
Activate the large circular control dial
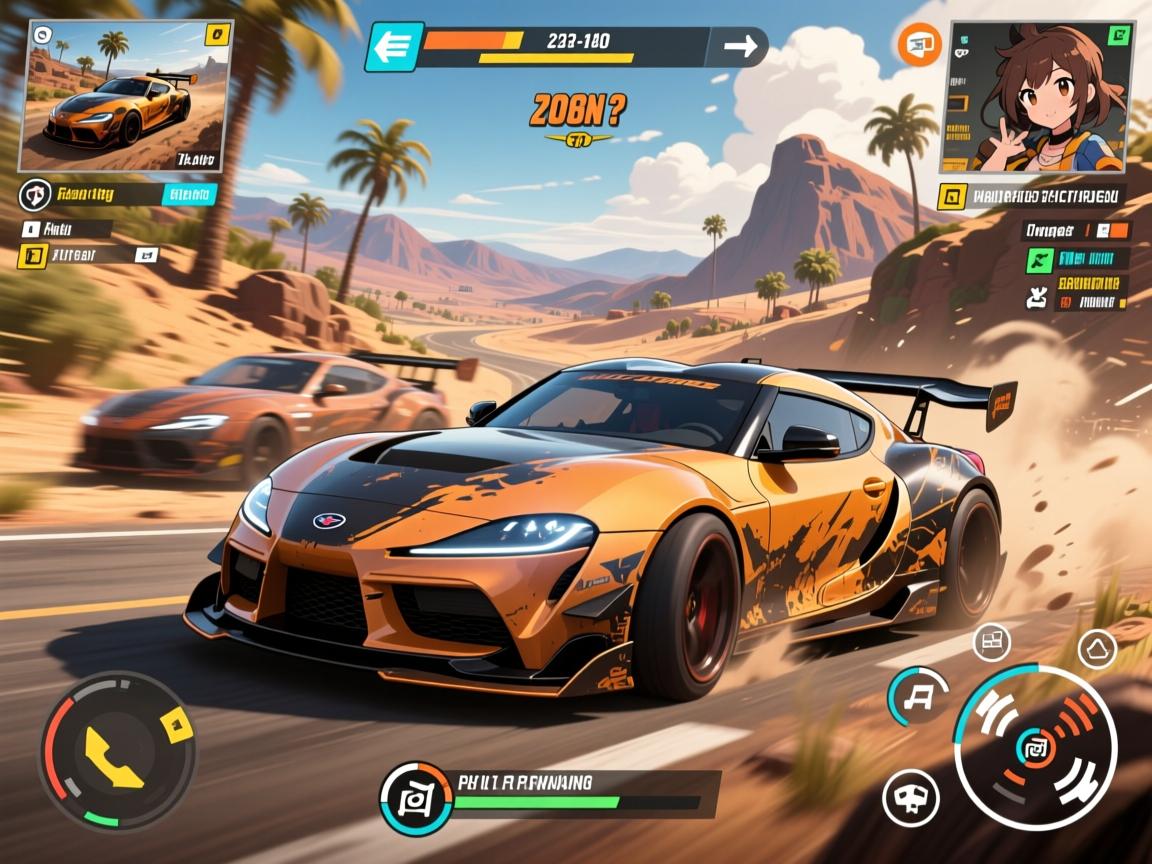tap(1035, 747)
